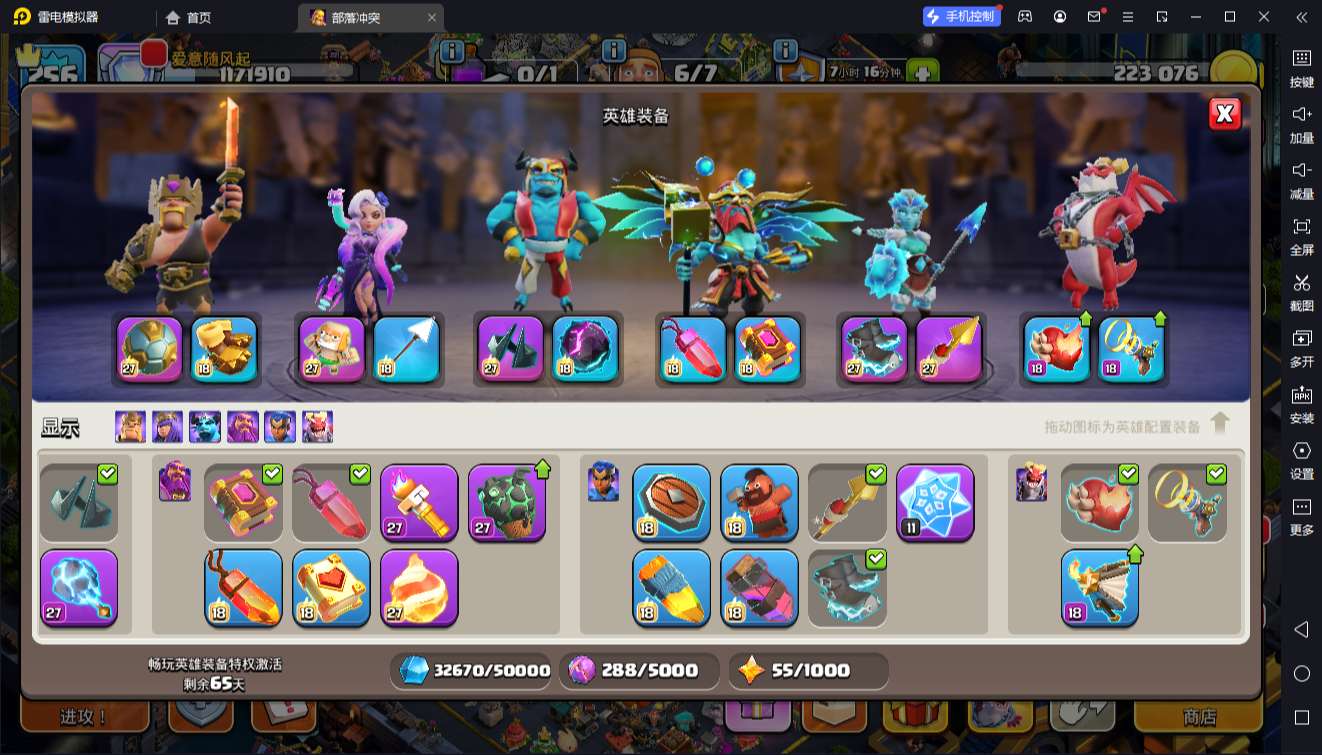Choose the Hog Rider Puppet equipment
Viewport: 1322px width, 755px height.
(x=759, y=502)
